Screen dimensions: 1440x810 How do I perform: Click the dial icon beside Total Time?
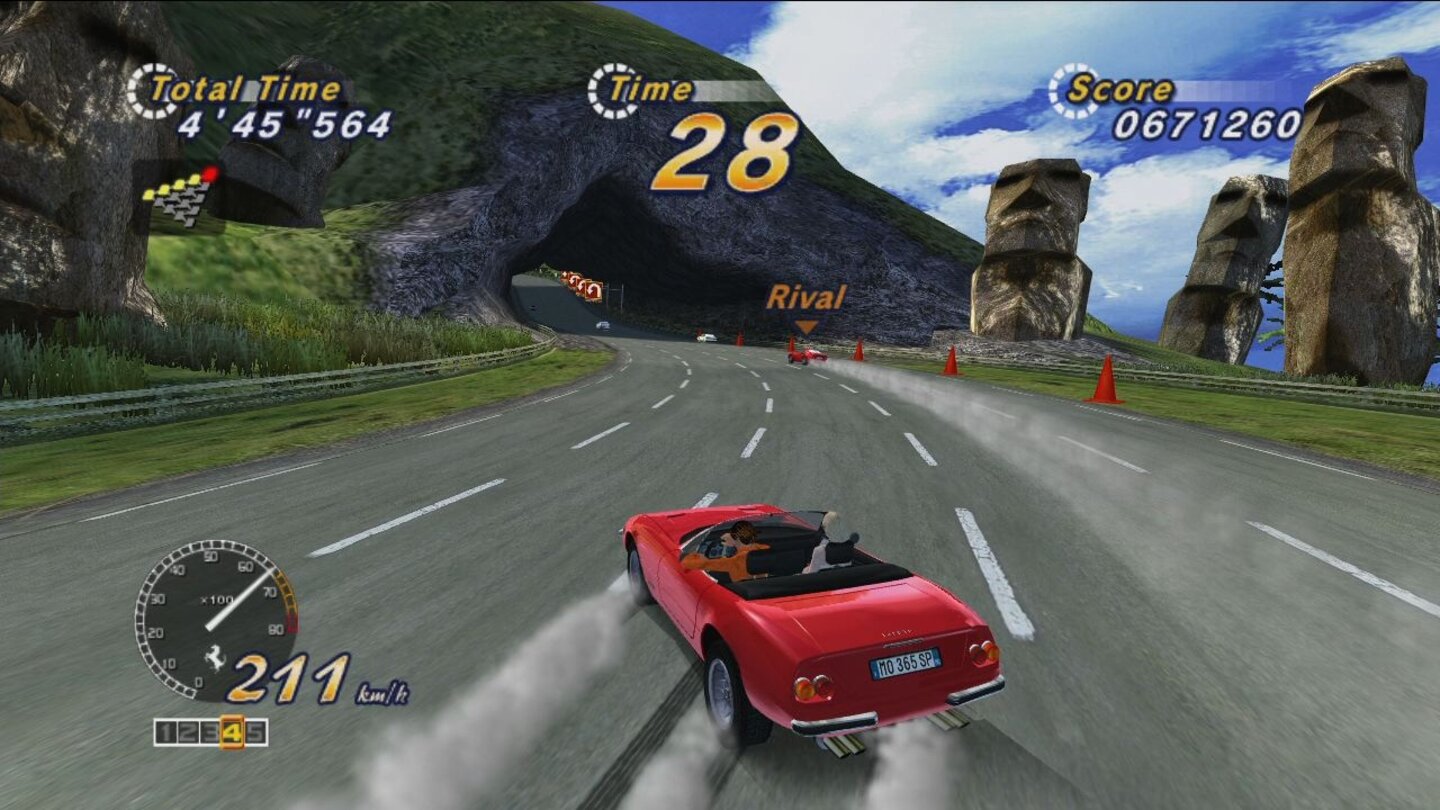coord(148,90)
